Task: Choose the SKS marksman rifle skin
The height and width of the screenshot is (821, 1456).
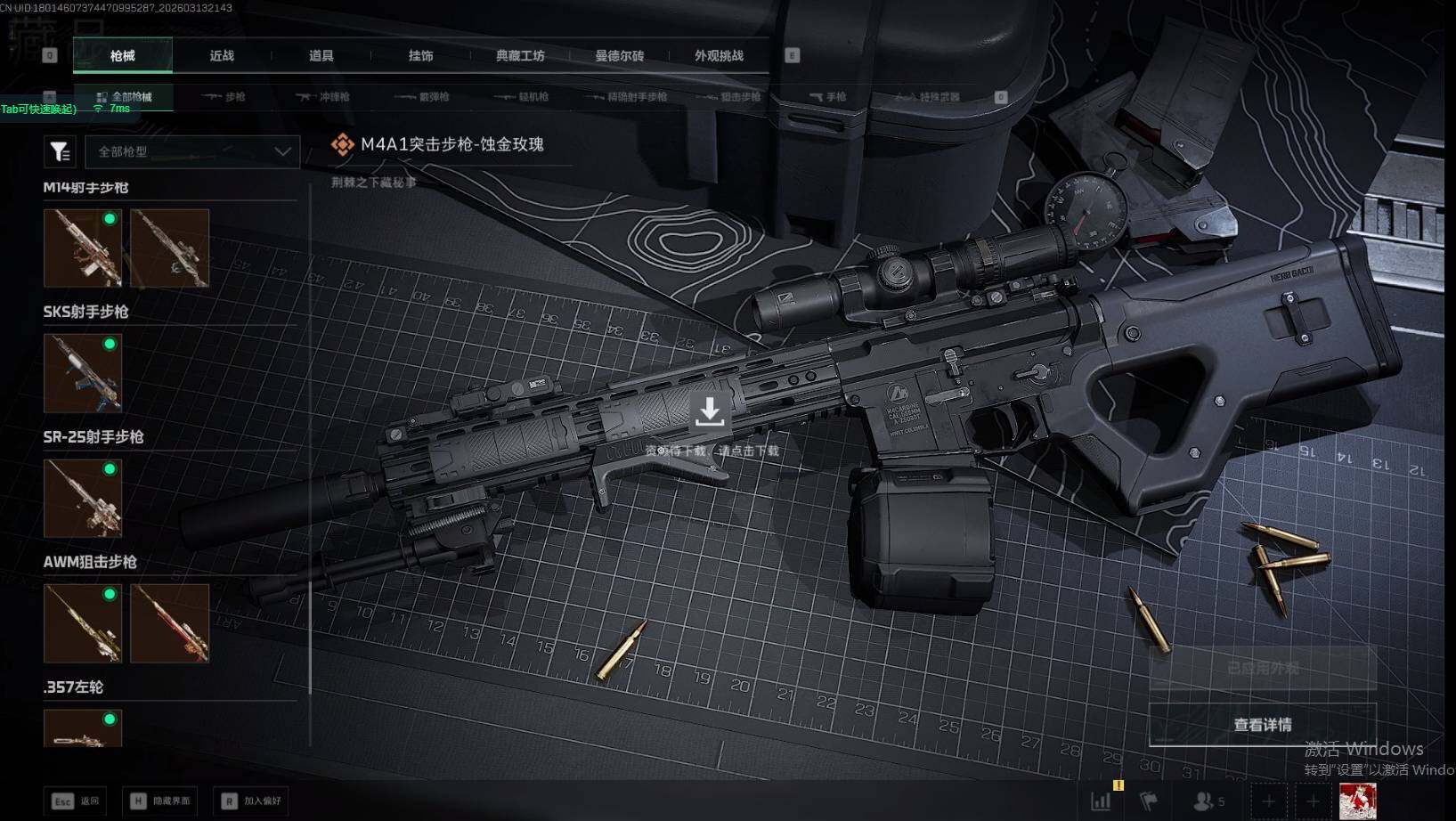Action: tap(83, 373)
